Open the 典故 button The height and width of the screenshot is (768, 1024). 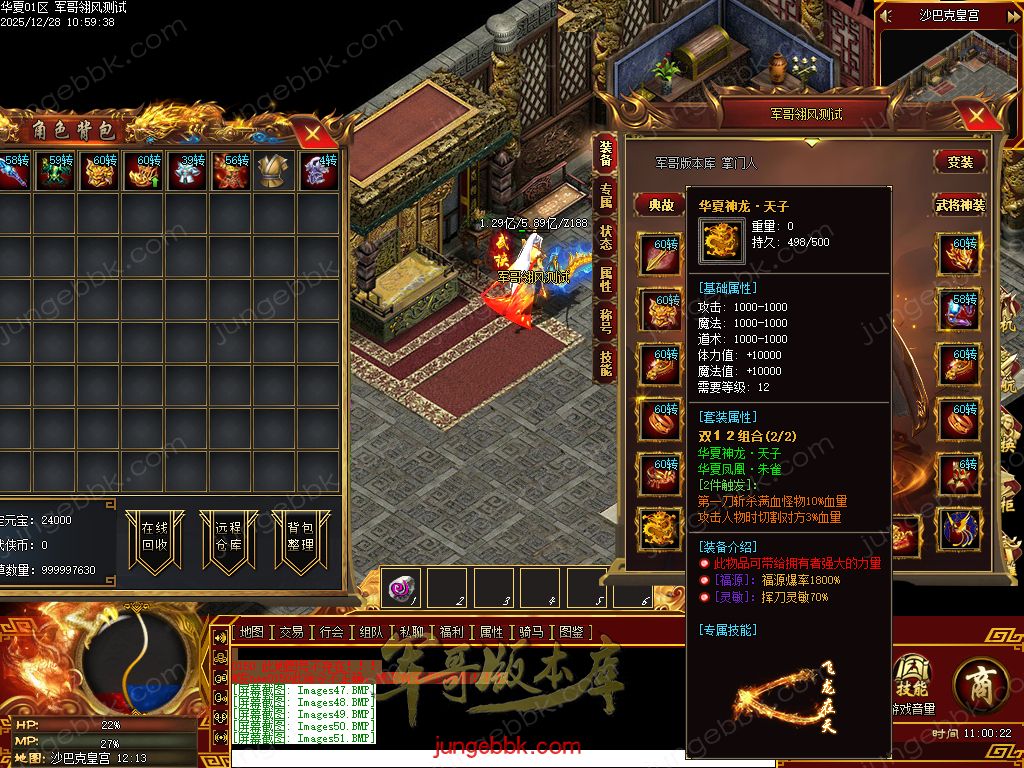(x=661, y=205)
